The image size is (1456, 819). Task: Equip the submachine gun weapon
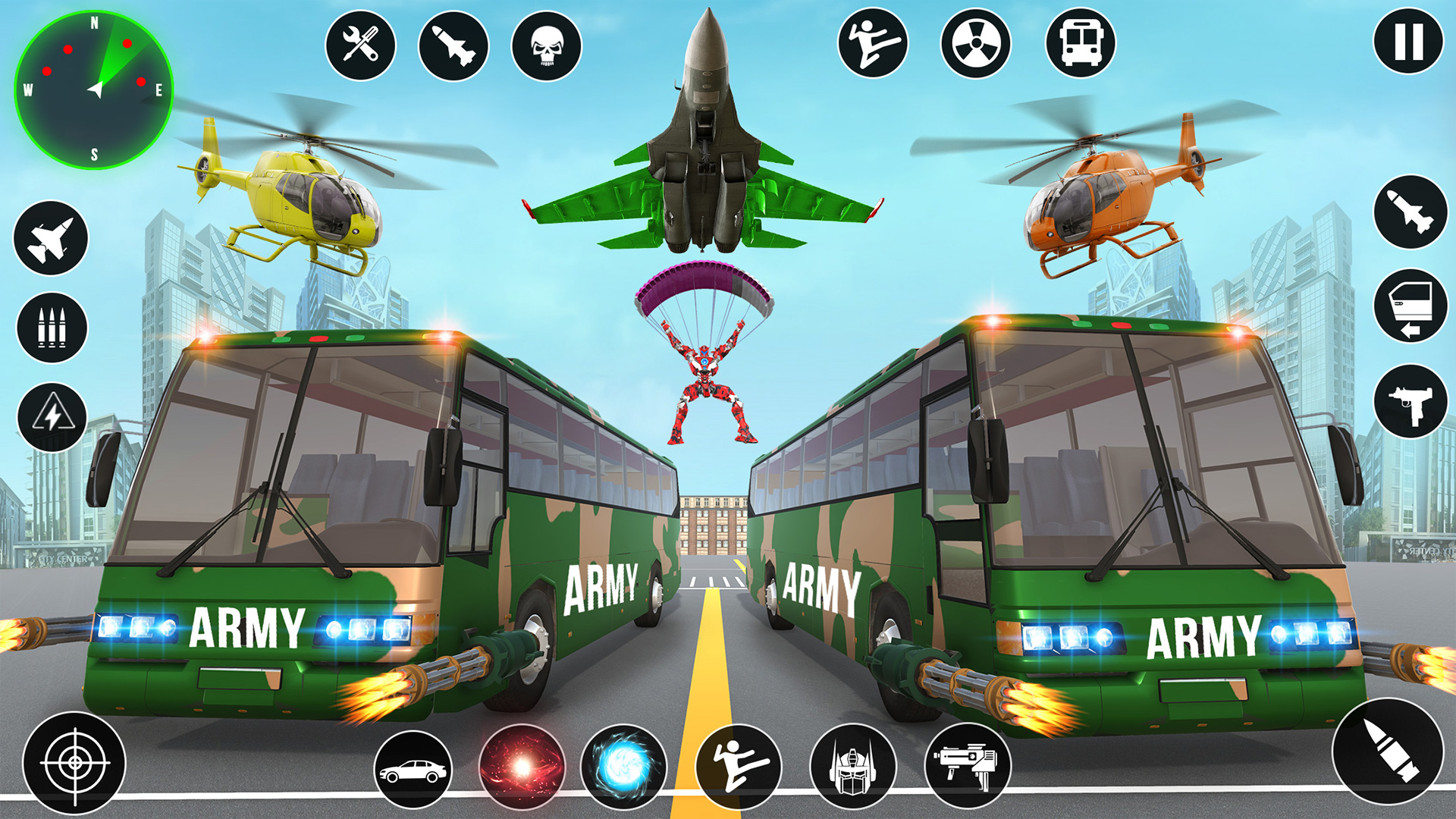click(x=1410, y=401)
